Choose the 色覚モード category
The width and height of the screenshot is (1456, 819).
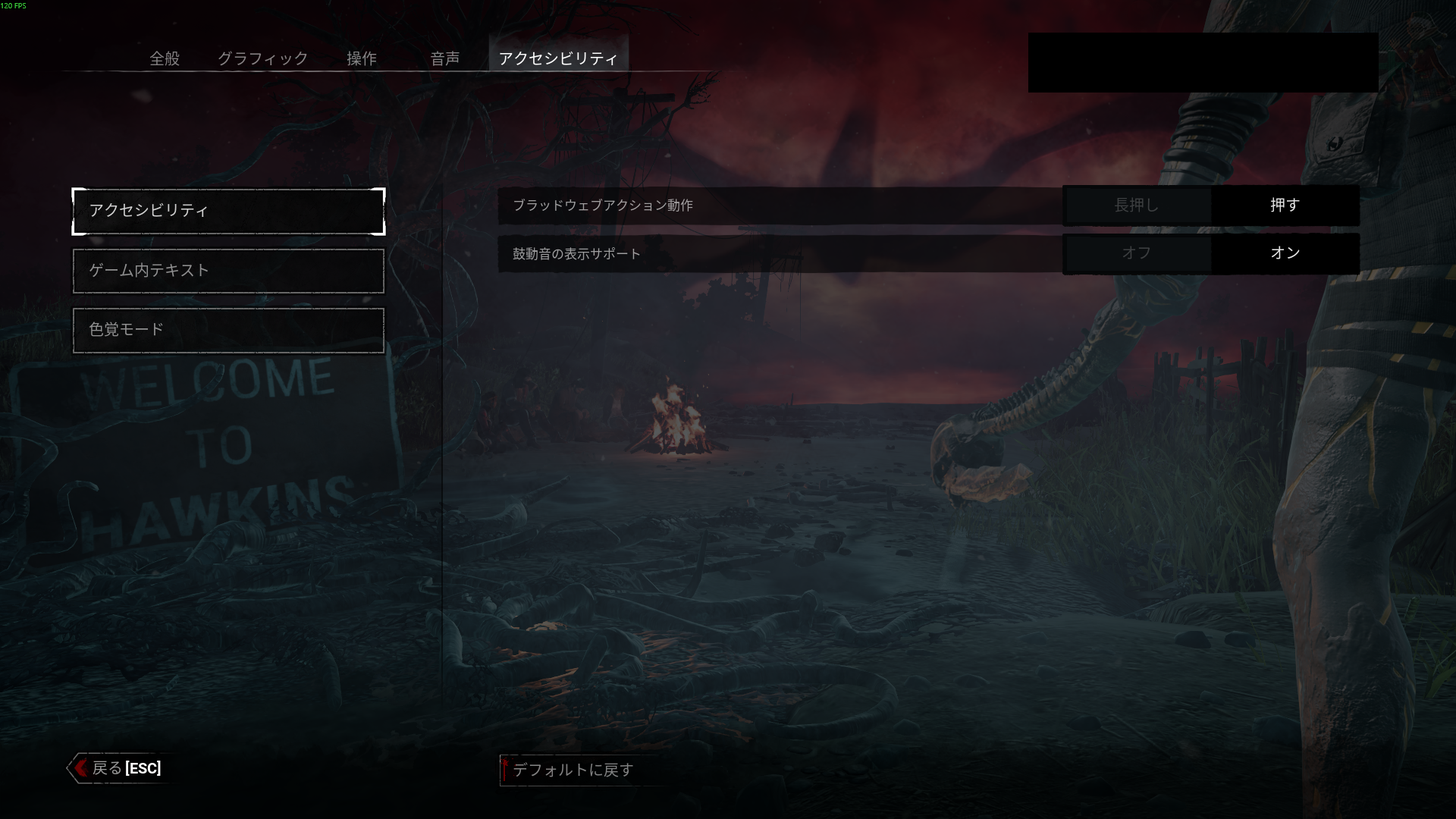(228, 330)
